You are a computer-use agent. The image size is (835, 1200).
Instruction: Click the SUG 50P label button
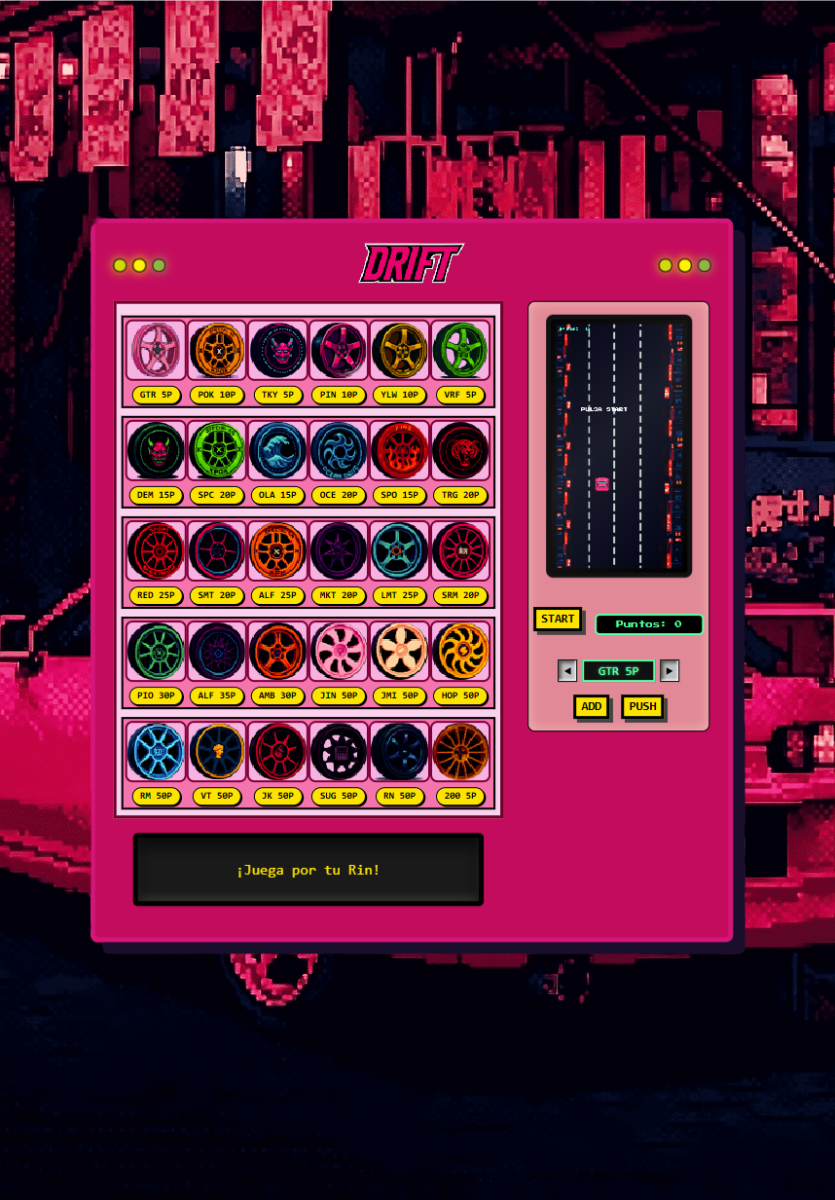[338, 796]
